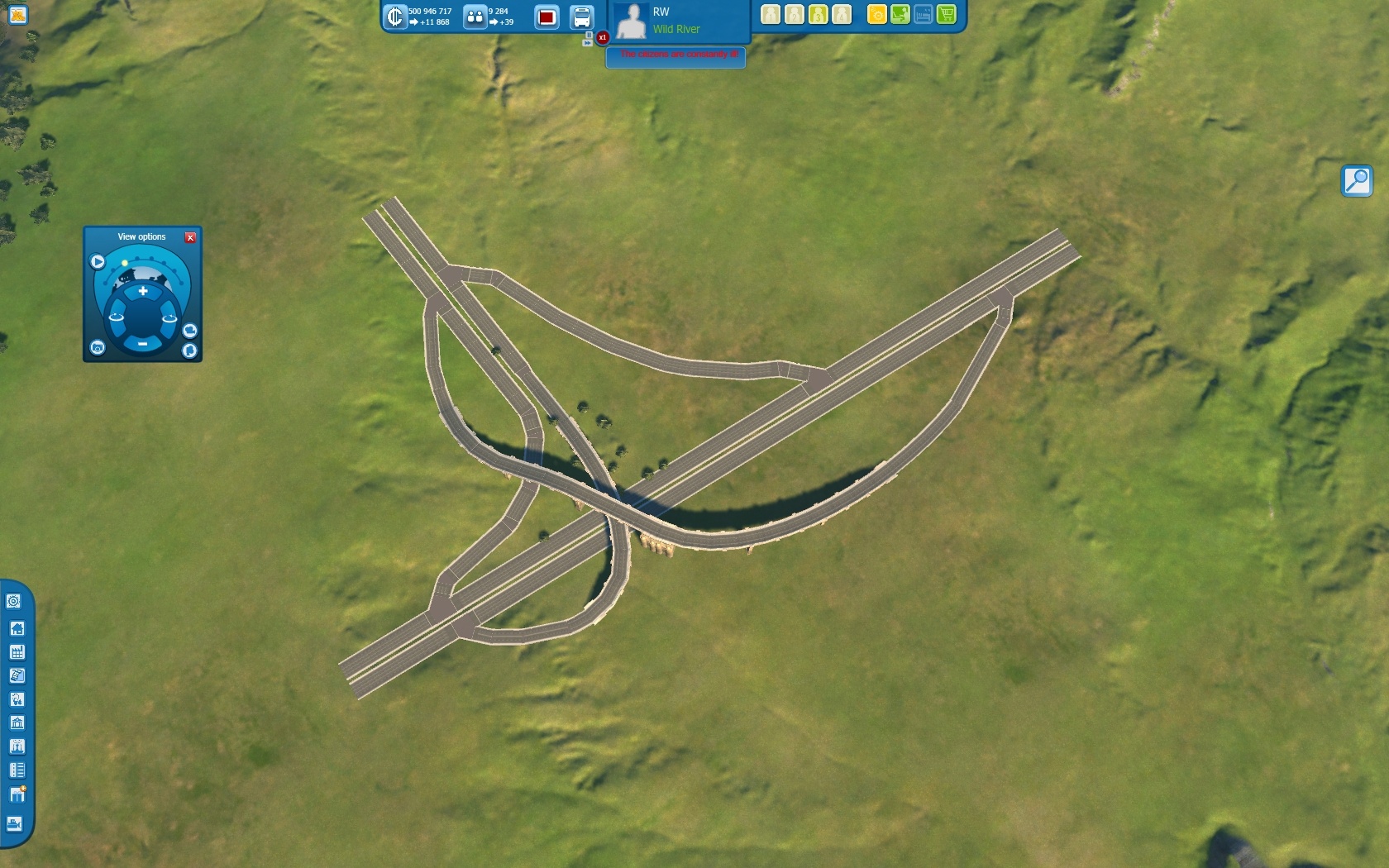Show the population citizens panel
The image size is (1389, 868).
pyautogui.click(x=475, y=17)
